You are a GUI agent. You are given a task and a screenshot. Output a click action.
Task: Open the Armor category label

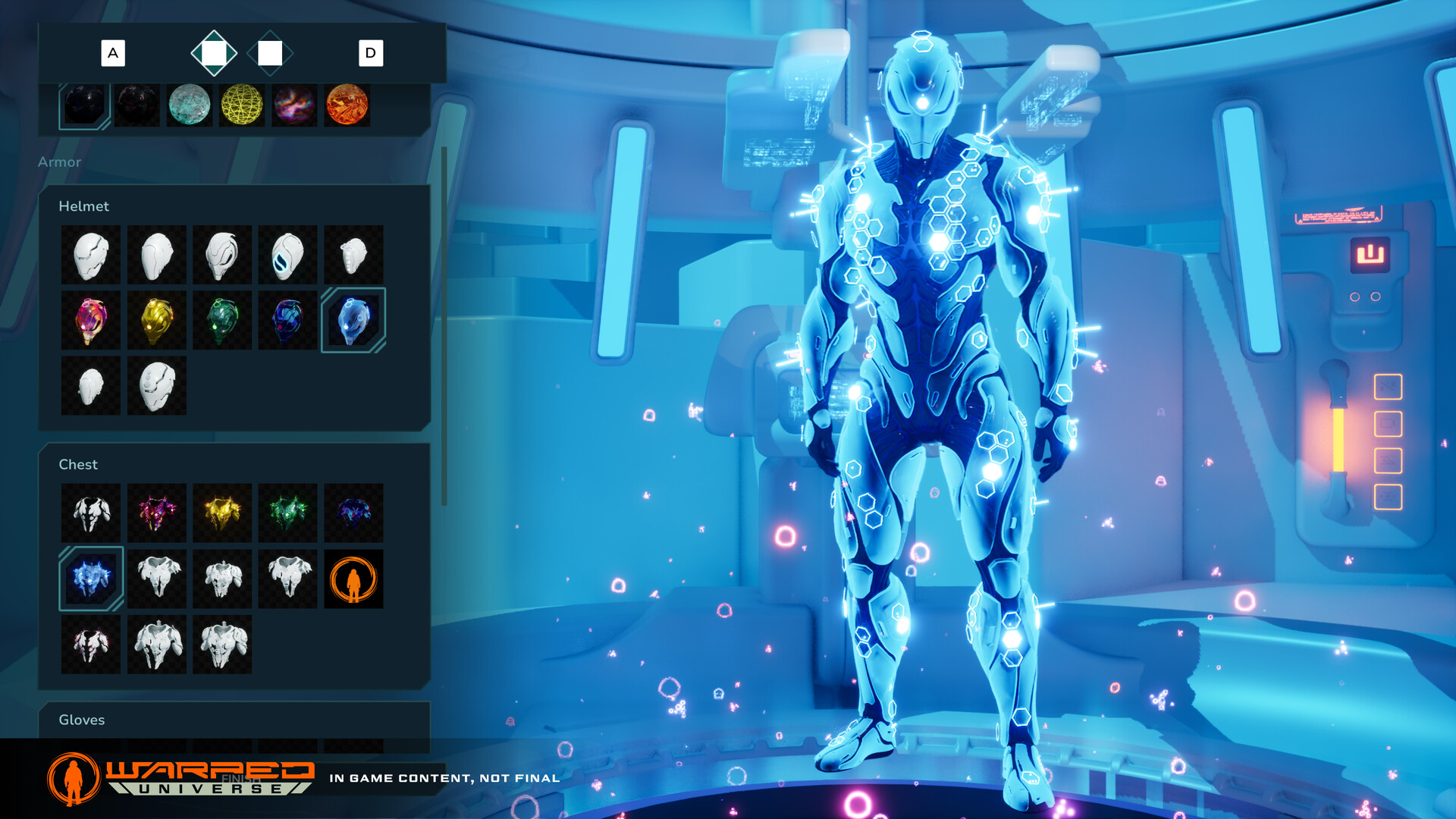pos(60,162)
